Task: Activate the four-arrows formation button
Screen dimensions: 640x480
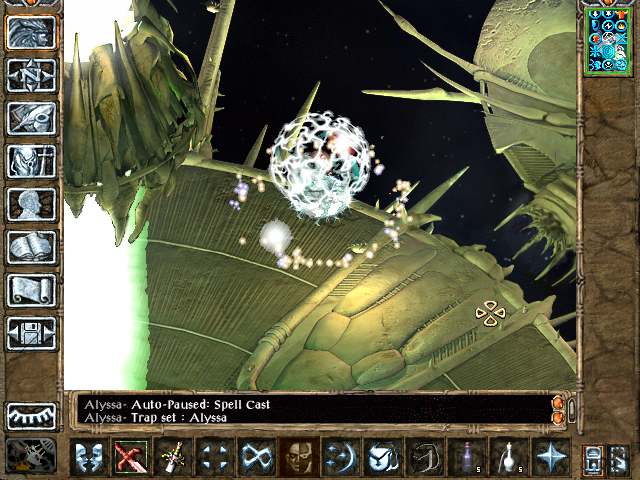Action: pyautogui.click(x=215, y=457)
